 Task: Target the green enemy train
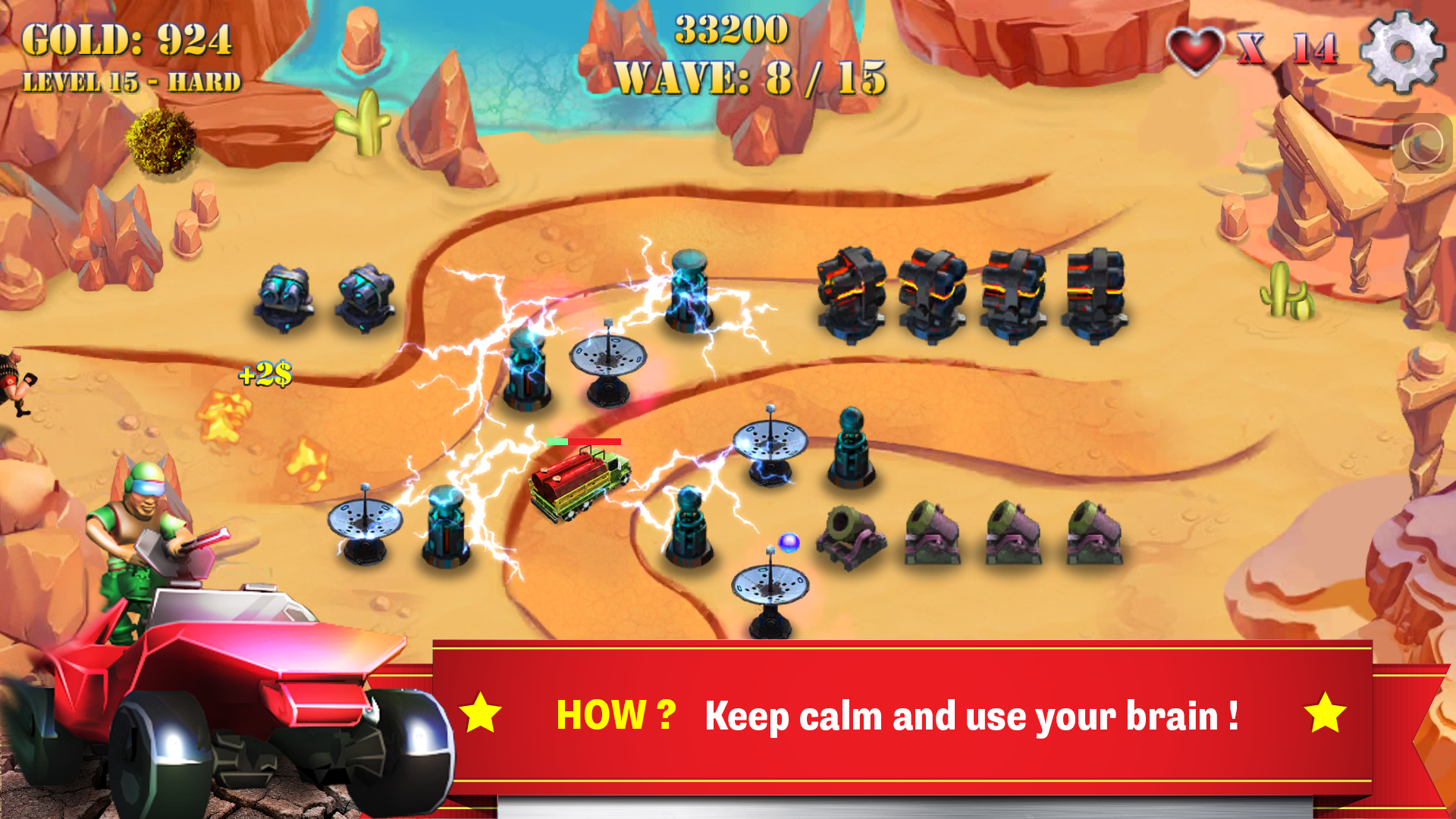point(578,485)
